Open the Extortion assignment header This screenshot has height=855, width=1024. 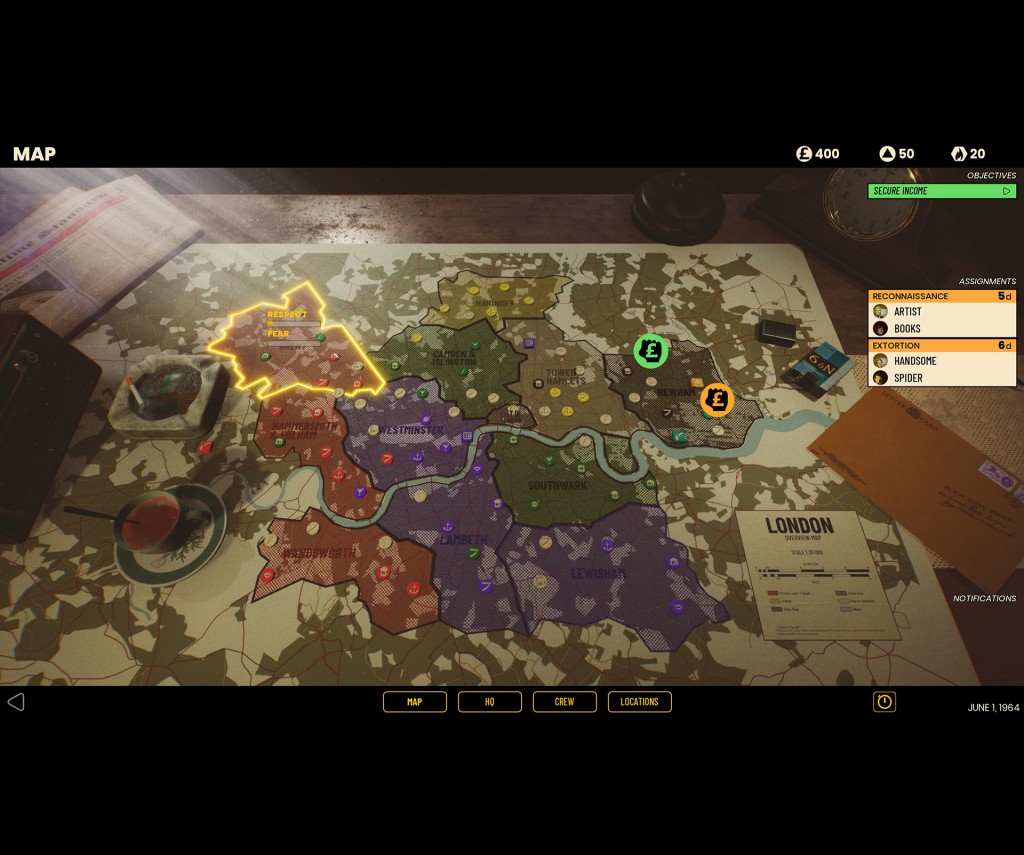(941, 345)
